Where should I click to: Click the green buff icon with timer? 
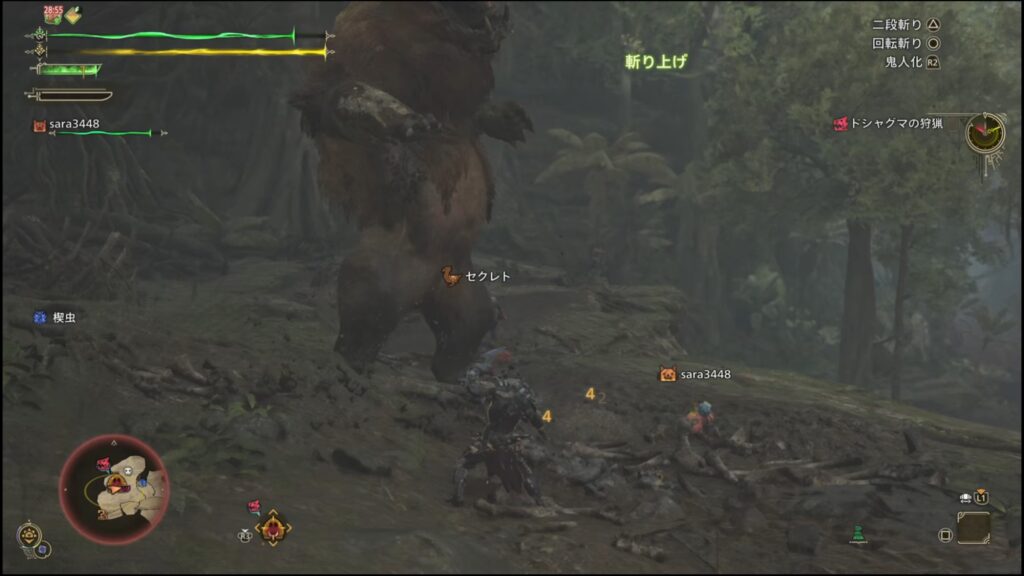pyautogui.click(x=53, y=14)
